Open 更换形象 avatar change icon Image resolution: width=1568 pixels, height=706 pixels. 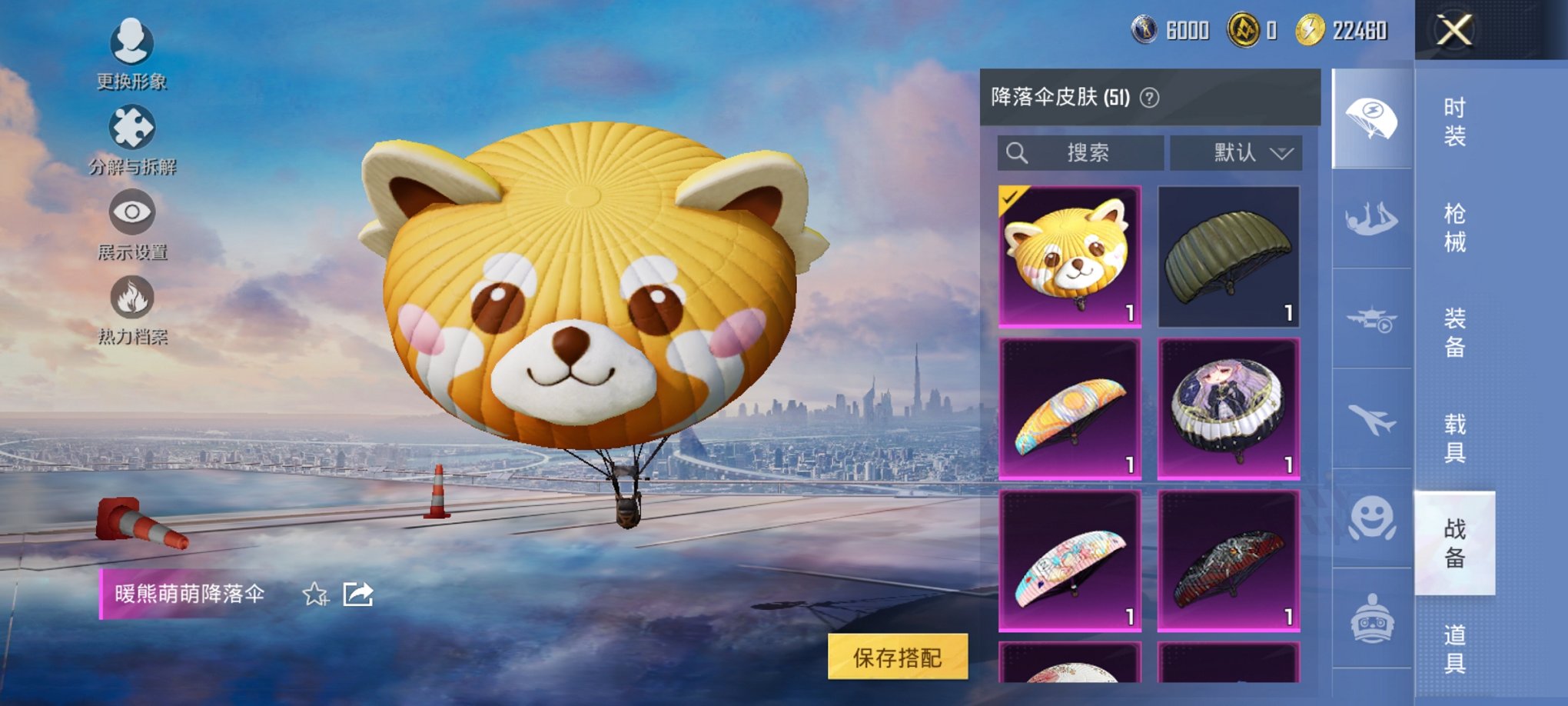(131, 44)
